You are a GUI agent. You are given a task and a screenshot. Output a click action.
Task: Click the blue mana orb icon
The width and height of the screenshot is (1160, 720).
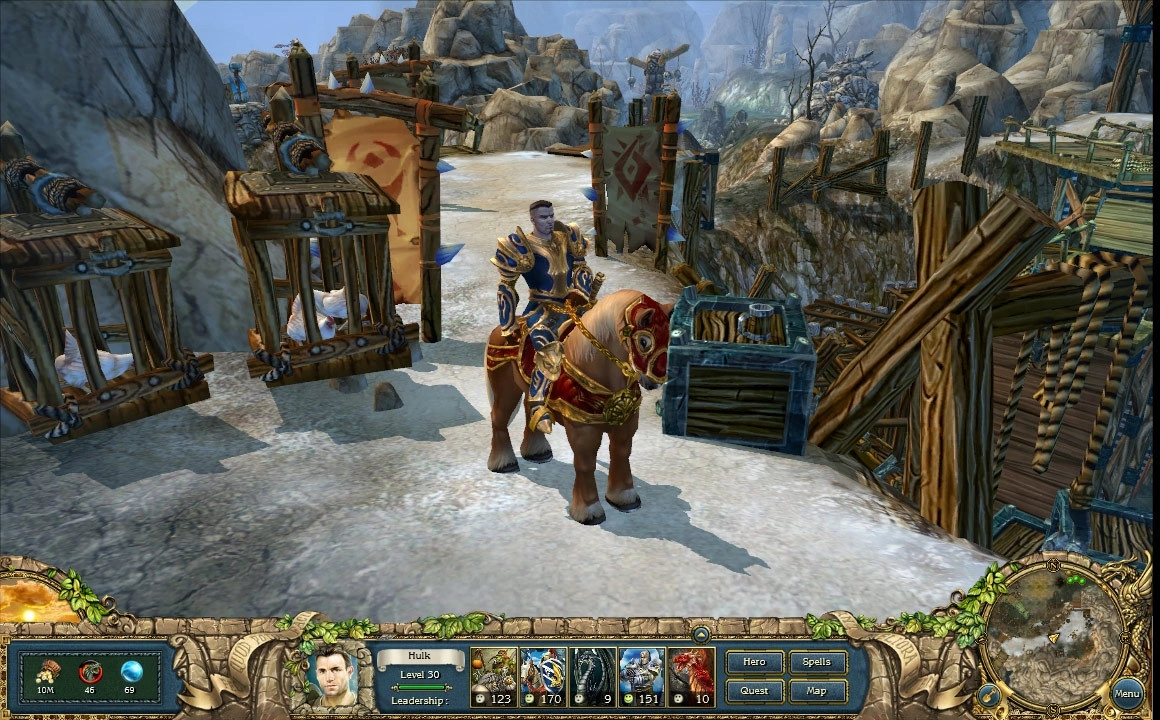[x=131, y=672]
